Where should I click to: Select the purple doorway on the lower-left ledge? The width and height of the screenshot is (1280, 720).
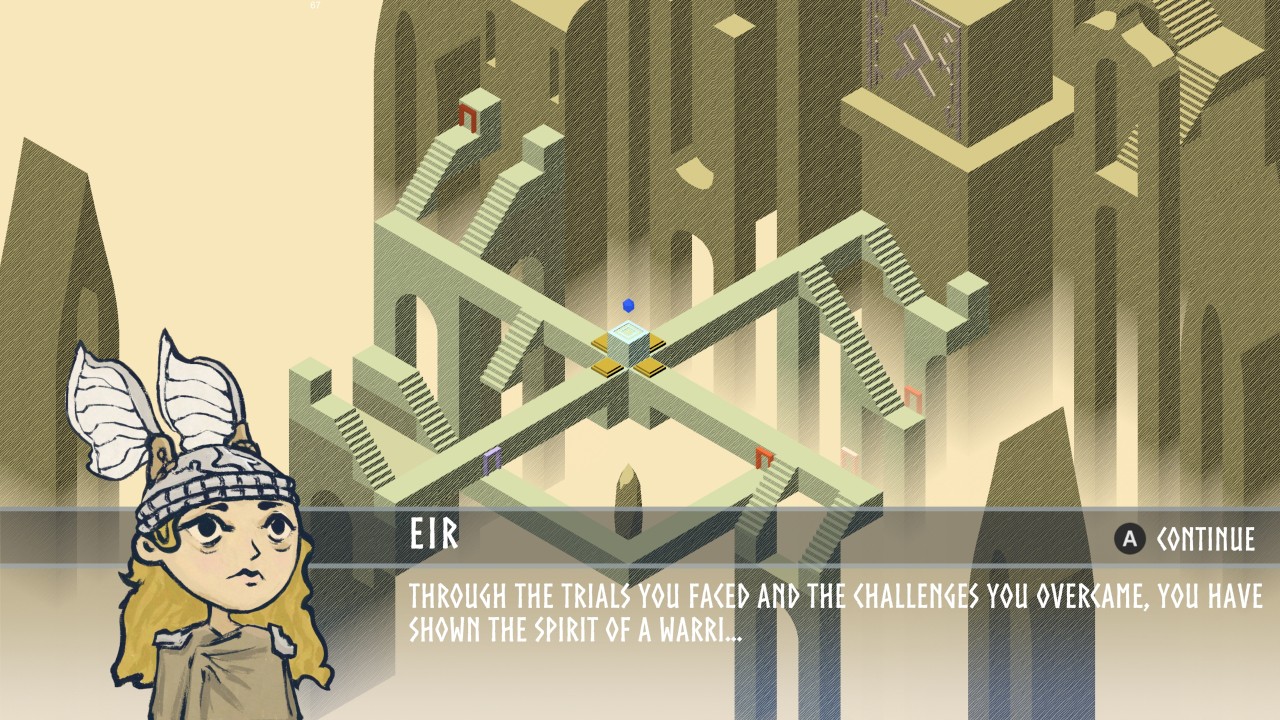(x=492, y=462)
